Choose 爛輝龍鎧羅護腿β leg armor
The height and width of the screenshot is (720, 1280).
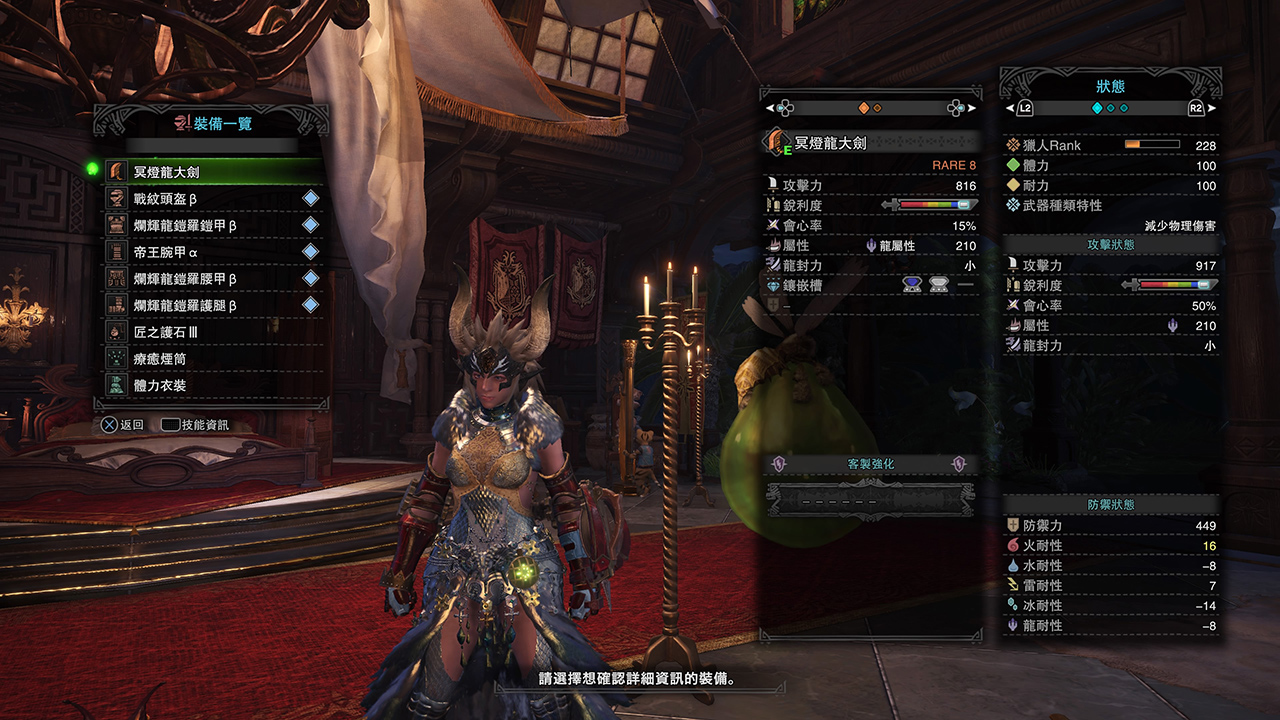pyautogui.click(x=210, y=305)
